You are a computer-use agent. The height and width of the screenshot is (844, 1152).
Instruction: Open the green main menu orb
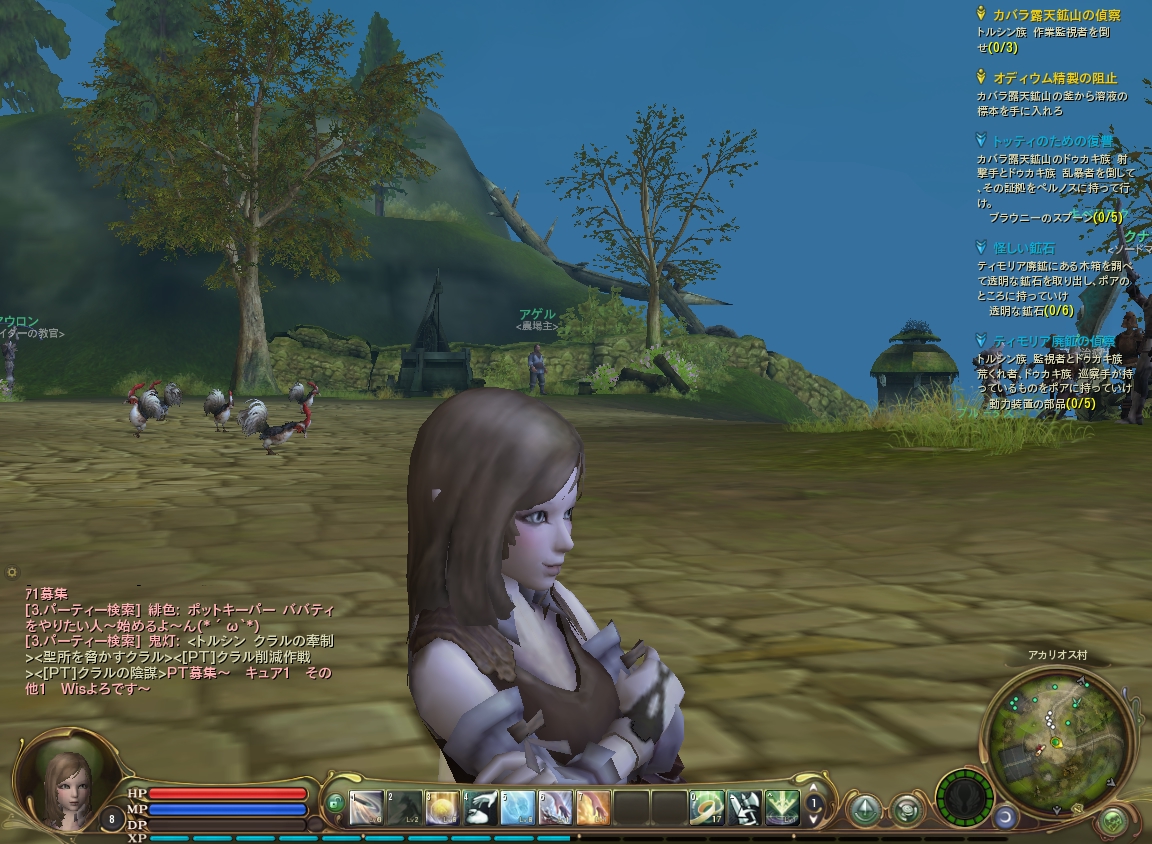1112,822
